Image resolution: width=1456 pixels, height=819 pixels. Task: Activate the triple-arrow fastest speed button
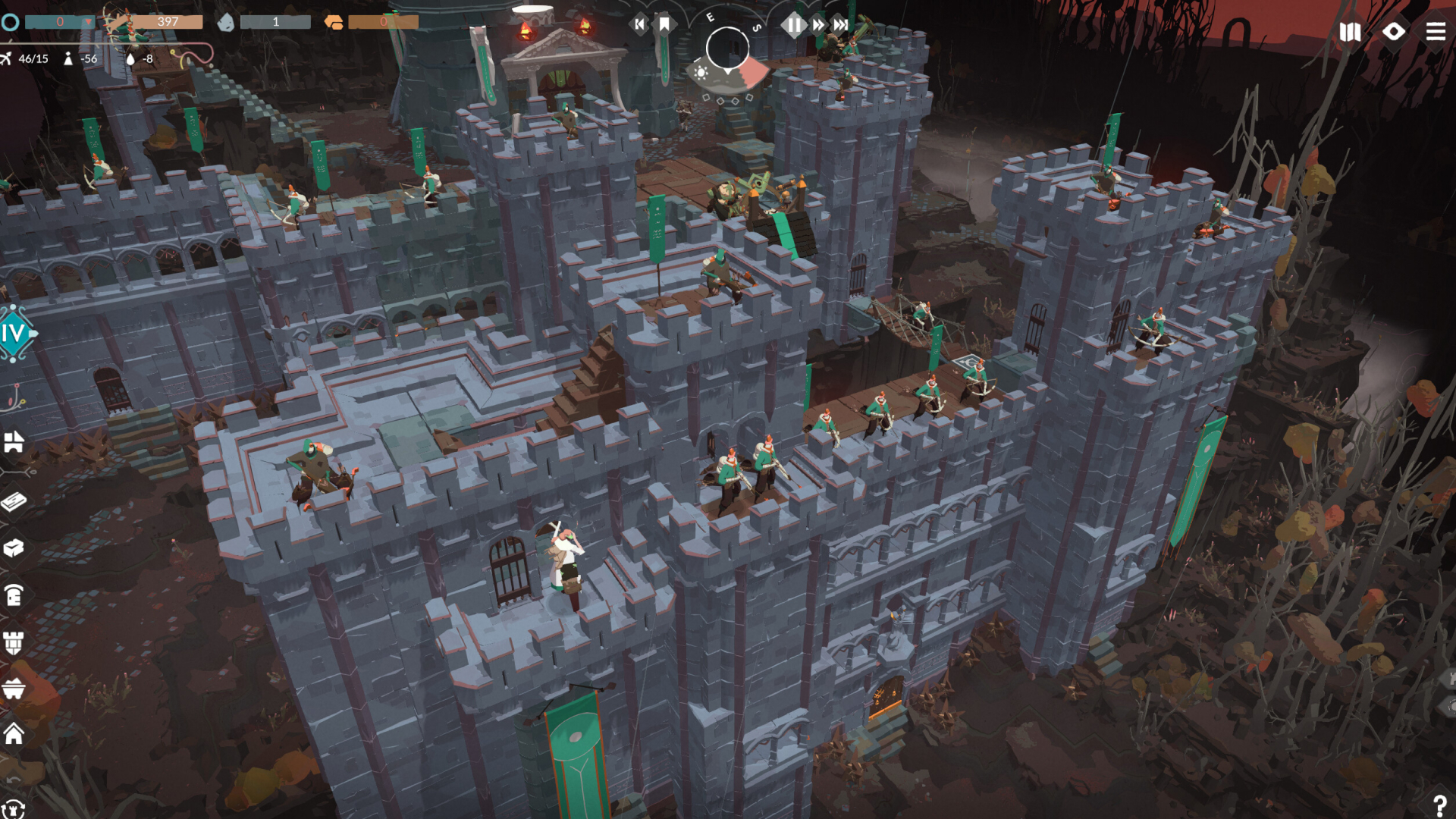click(x=841, y=25)
